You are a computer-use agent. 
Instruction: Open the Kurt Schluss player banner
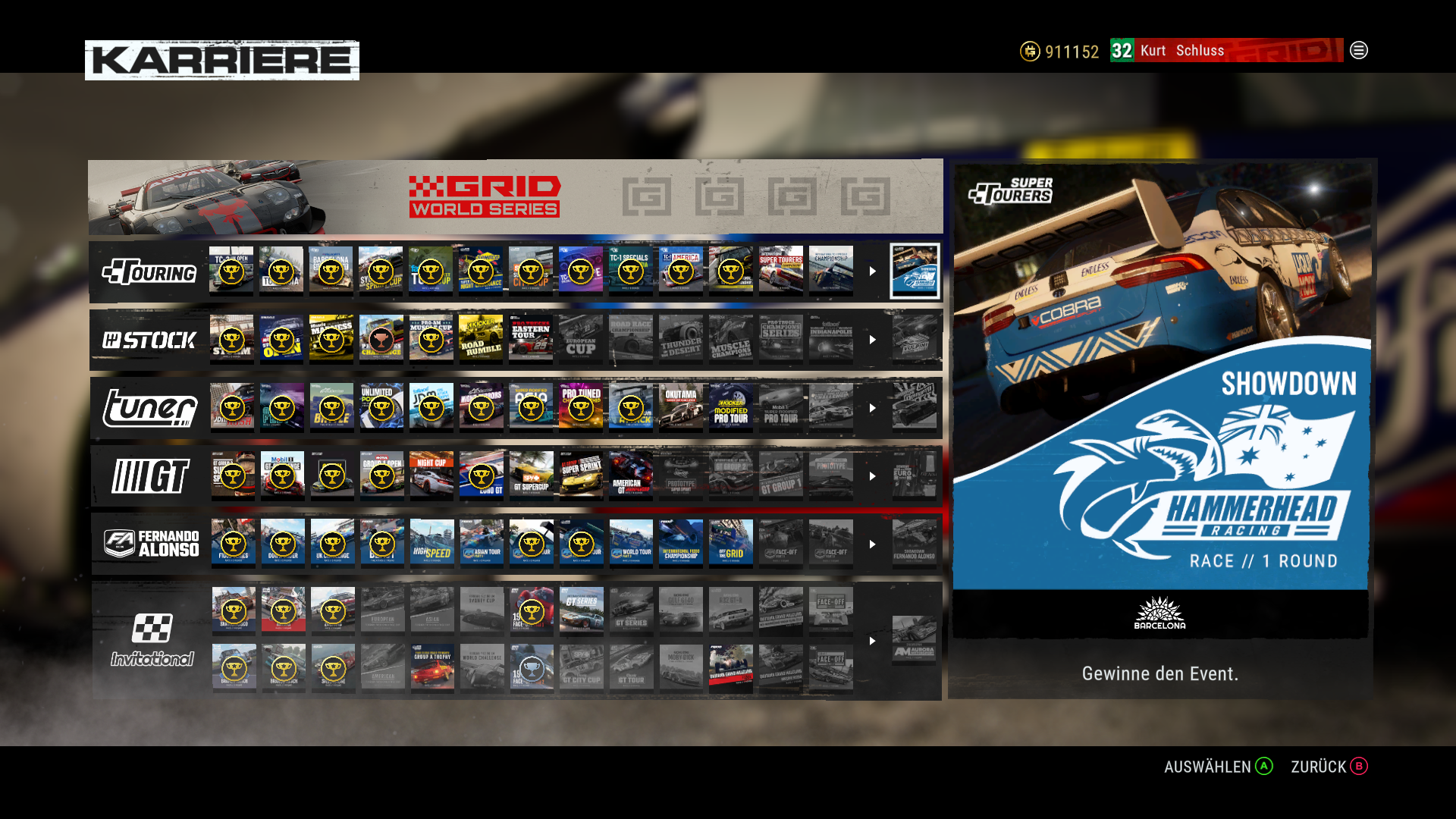pyautogui.click(x=1183, y=51)
